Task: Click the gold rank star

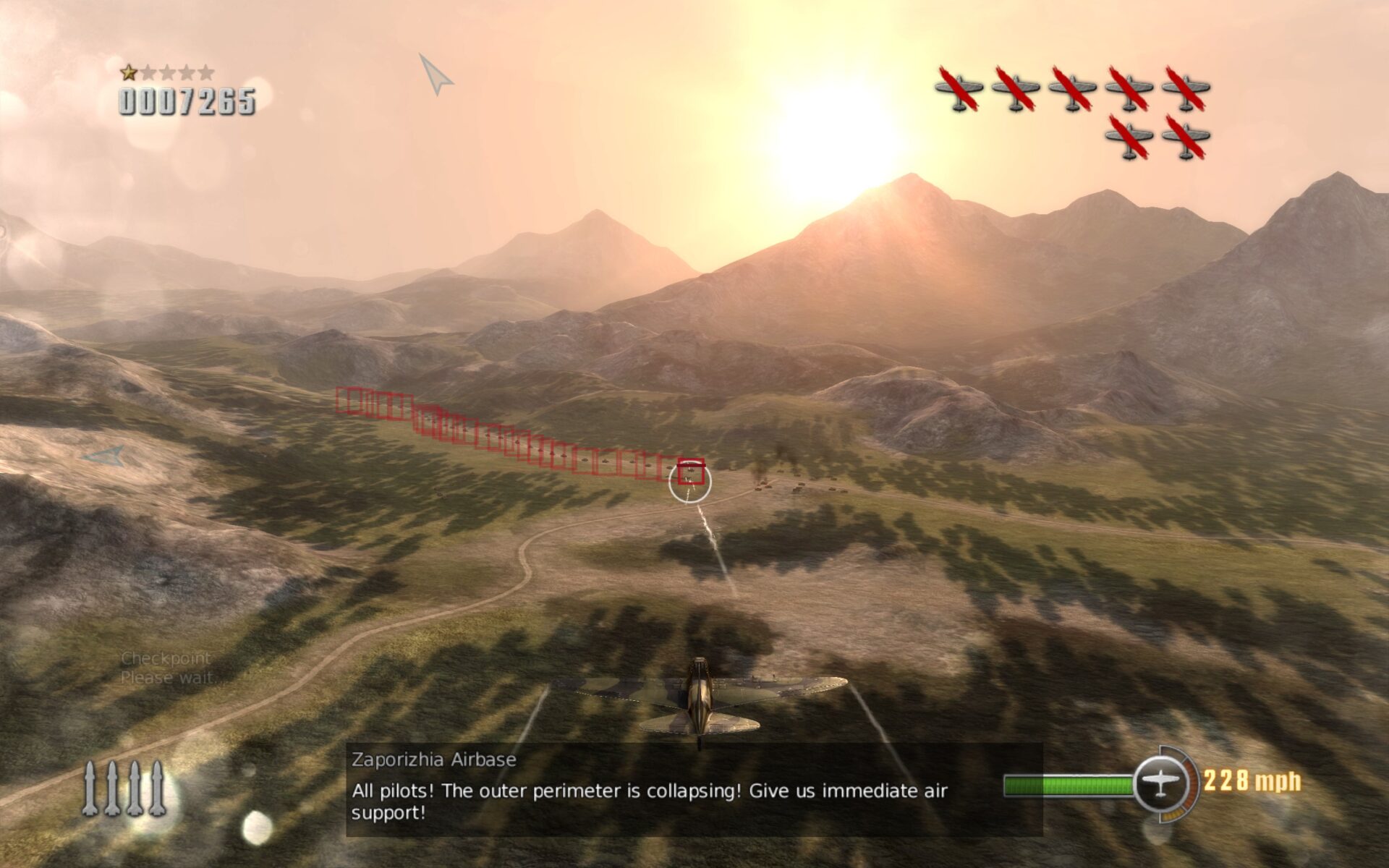Action: pyautogui.click(x=129, y=72)
